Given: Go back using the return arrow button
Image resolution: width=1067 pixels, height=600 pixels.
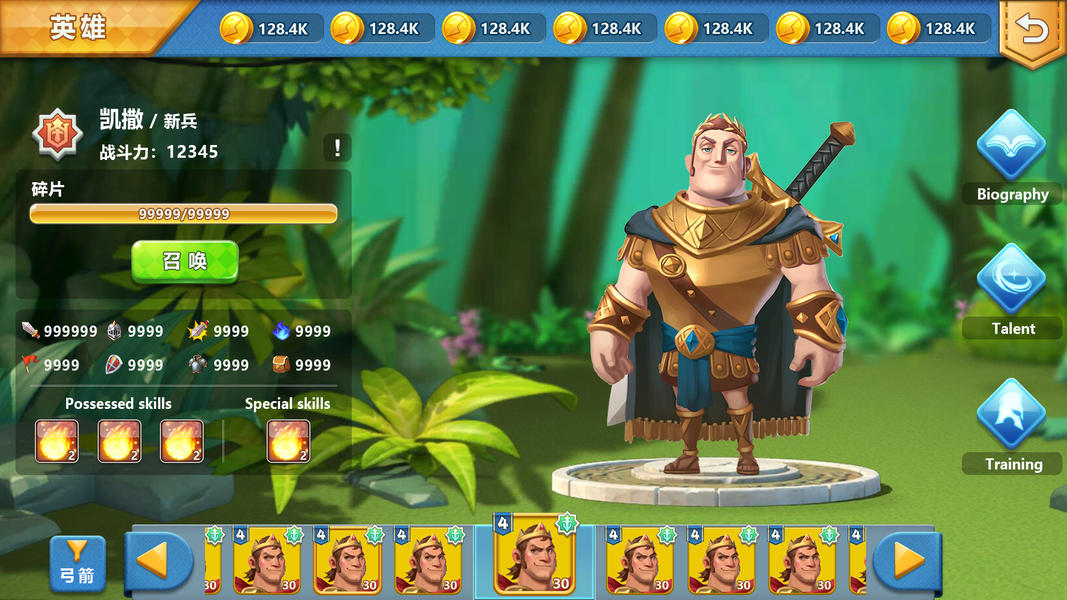Looking at the screenshot, I should (1032, 31).
